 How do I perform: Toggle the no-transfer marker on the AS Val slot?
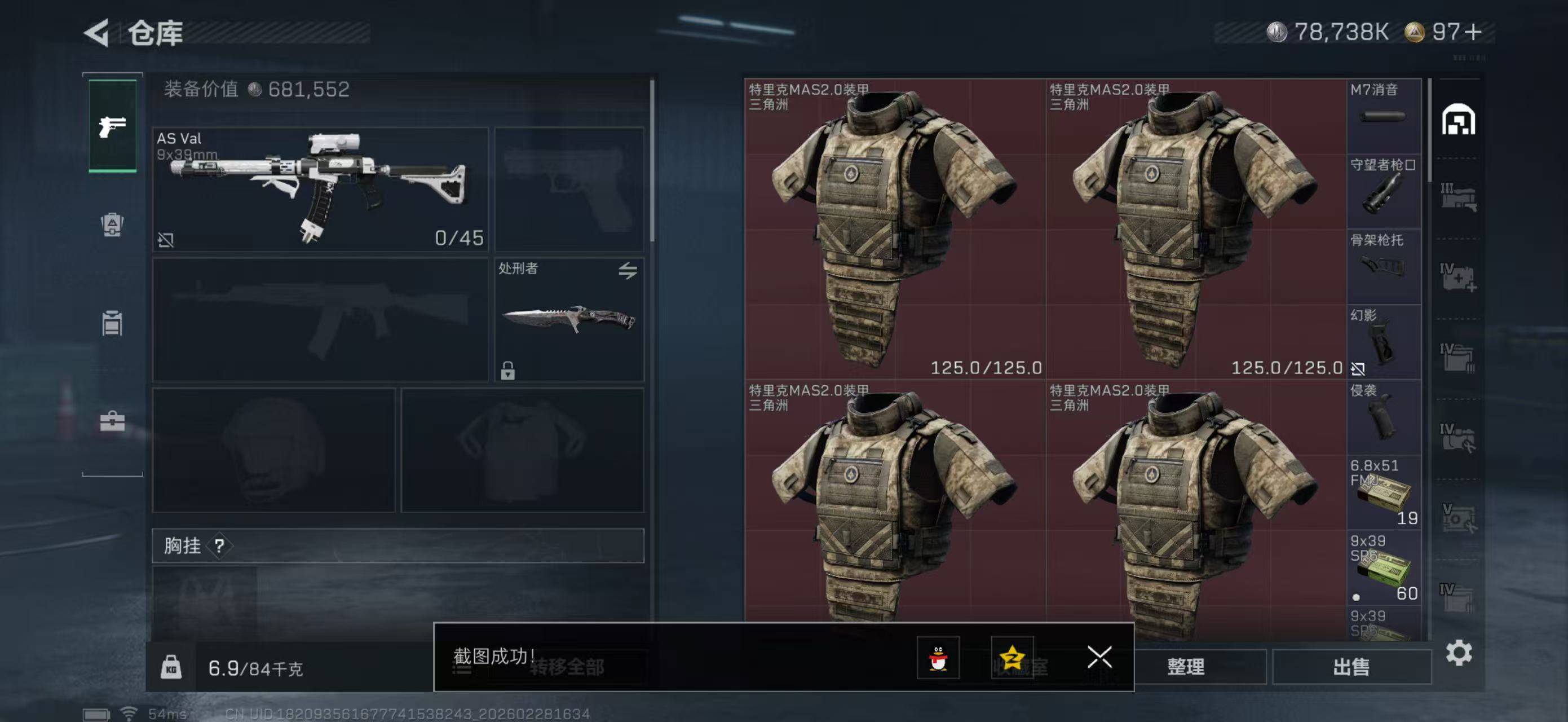tap(167, 240)
